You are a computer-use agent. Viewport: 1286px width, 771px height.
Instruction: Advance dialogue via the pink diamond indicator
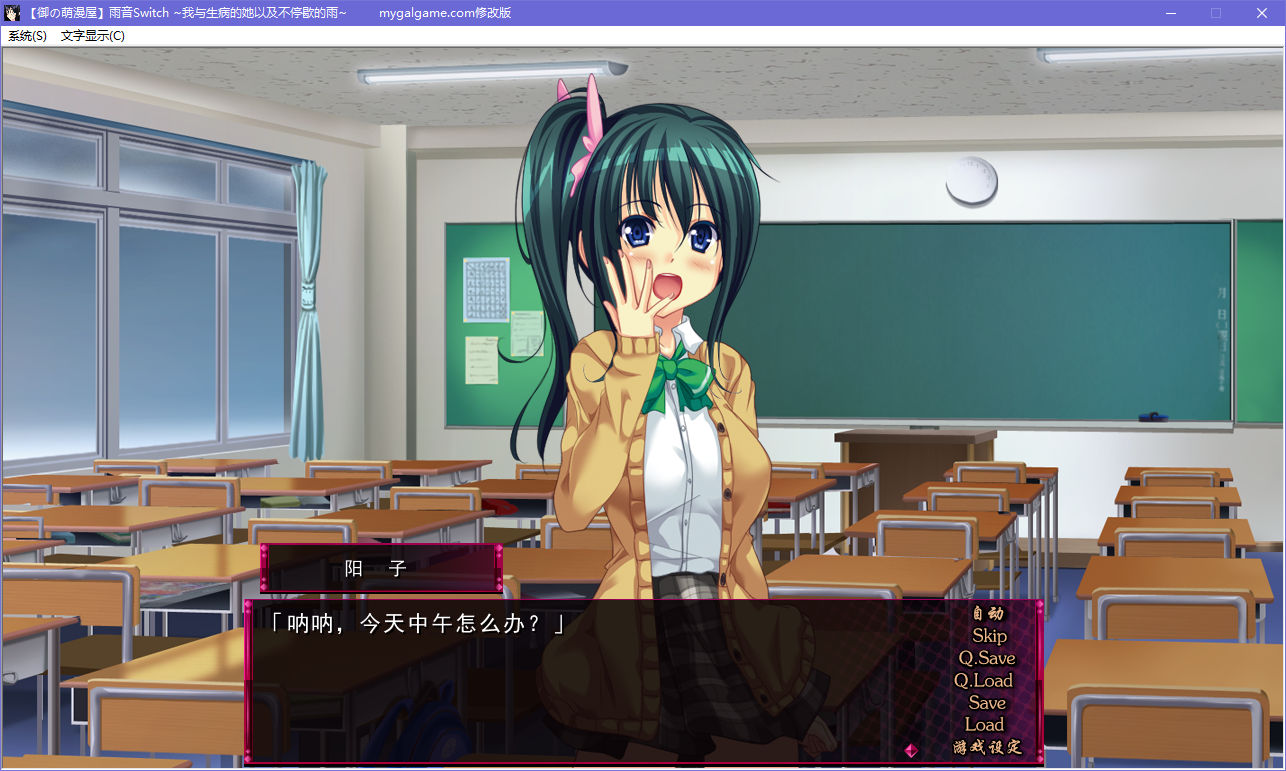click(x=911, y=749)
